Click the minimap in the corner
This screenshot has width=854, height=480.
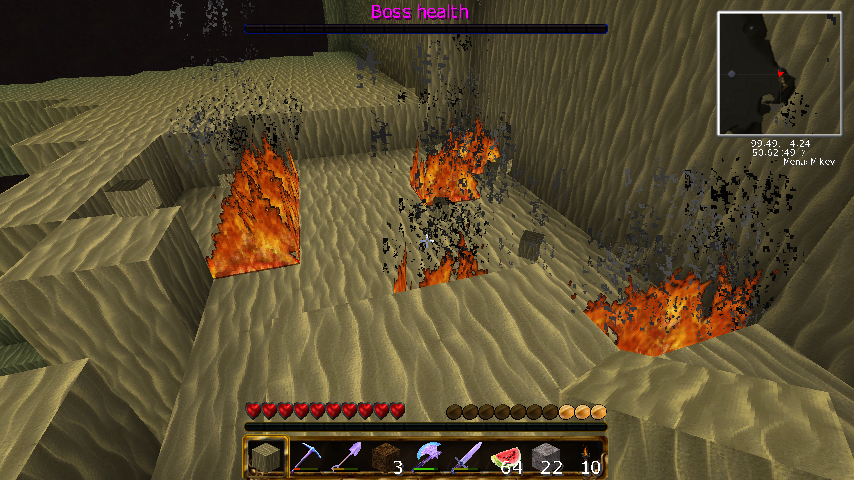coord(779,74)
